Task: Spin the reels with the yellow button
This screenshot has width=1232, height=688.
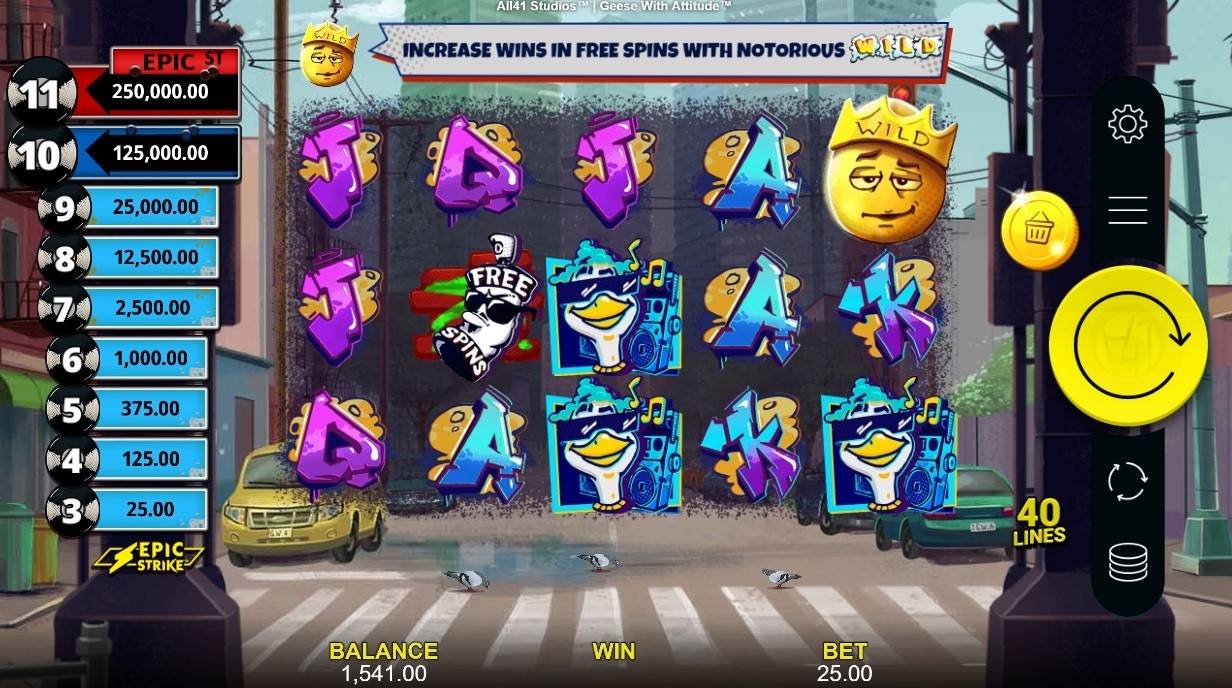Action: 1127,345
